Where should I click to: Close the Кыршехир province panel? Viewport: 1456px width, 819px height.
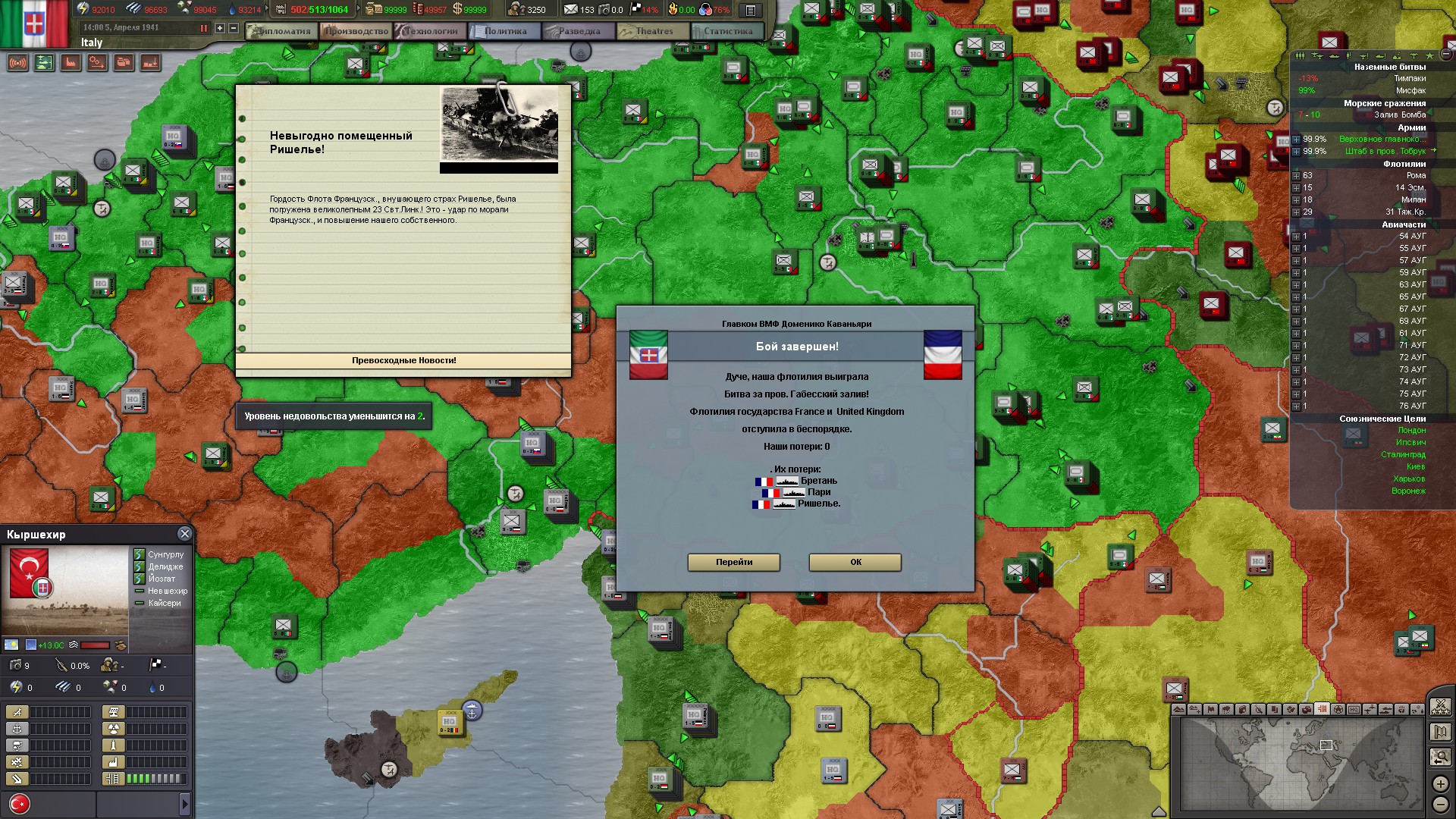click(184, 534)
